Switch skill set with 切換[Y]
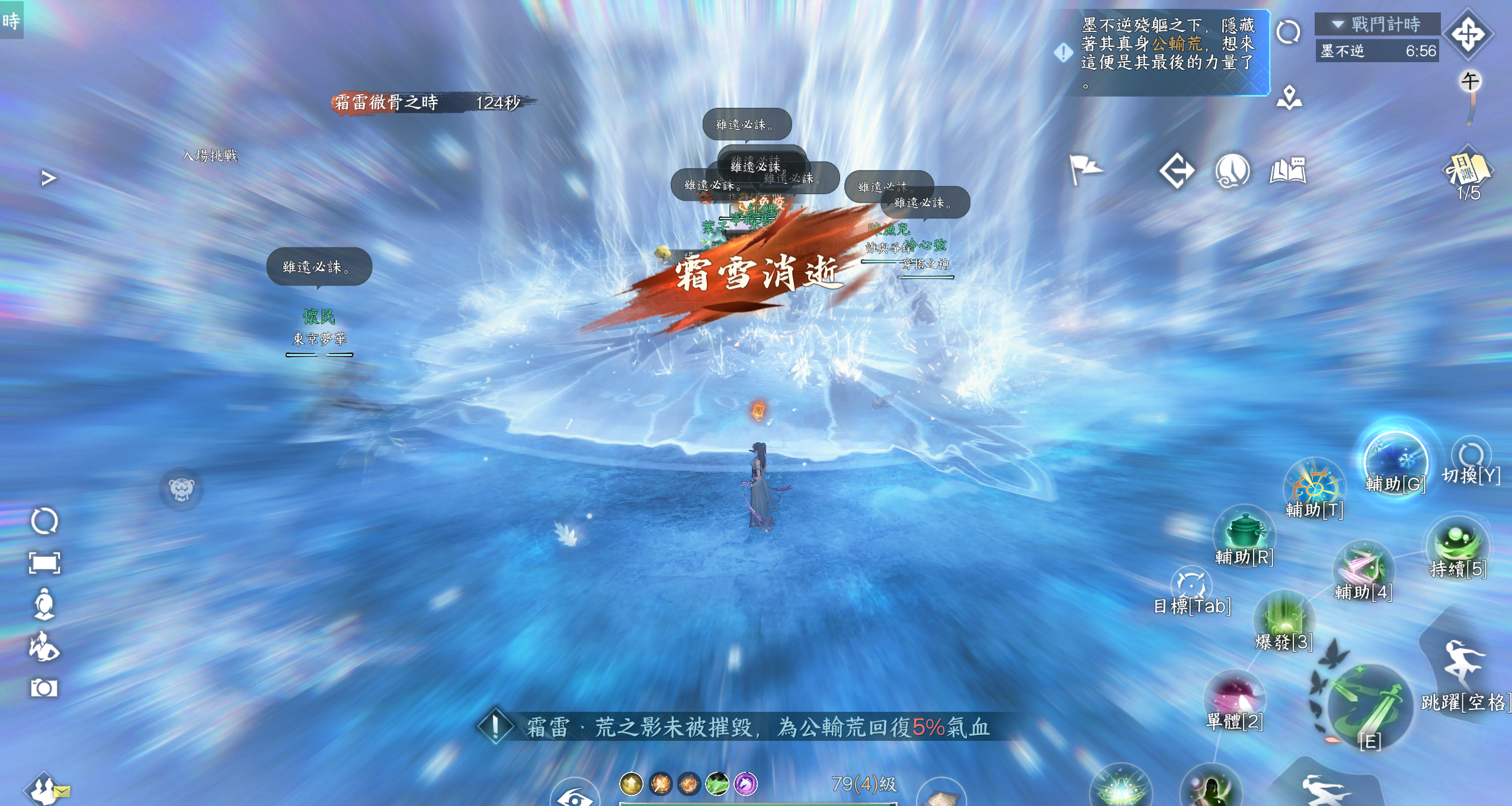The height and width of the screenshot is (806, 1512). point(1471,457)
